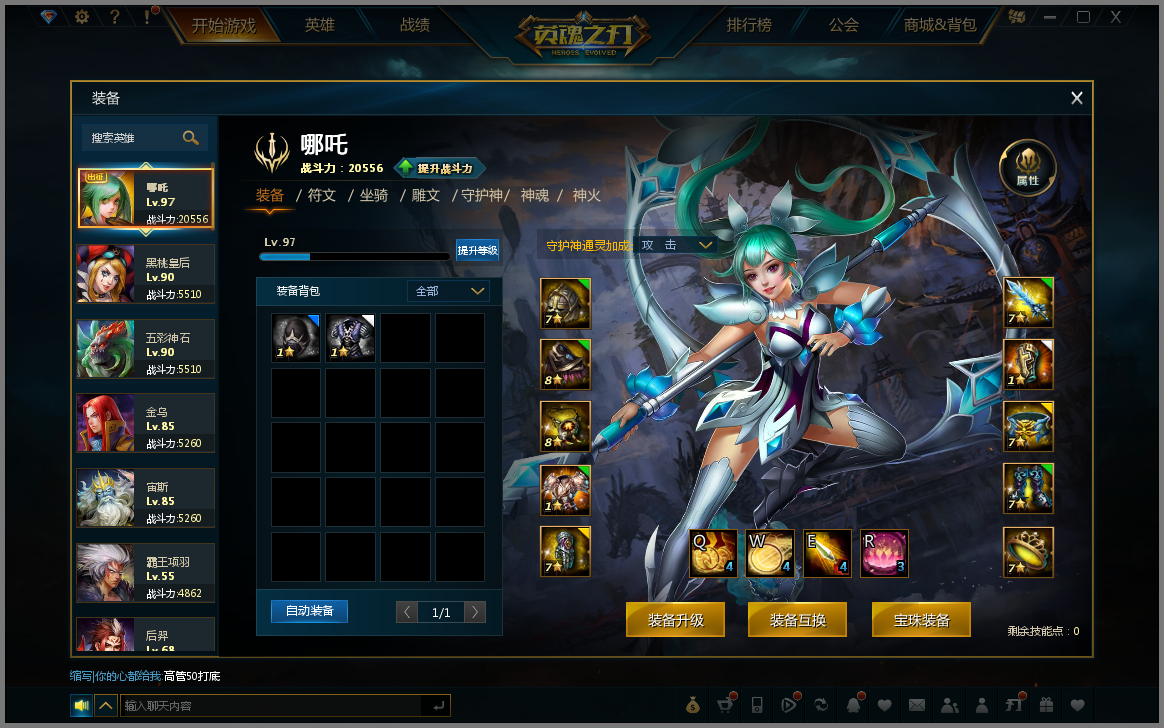
Task: Click the 提升等级 level up button
Action: [477, 250]
